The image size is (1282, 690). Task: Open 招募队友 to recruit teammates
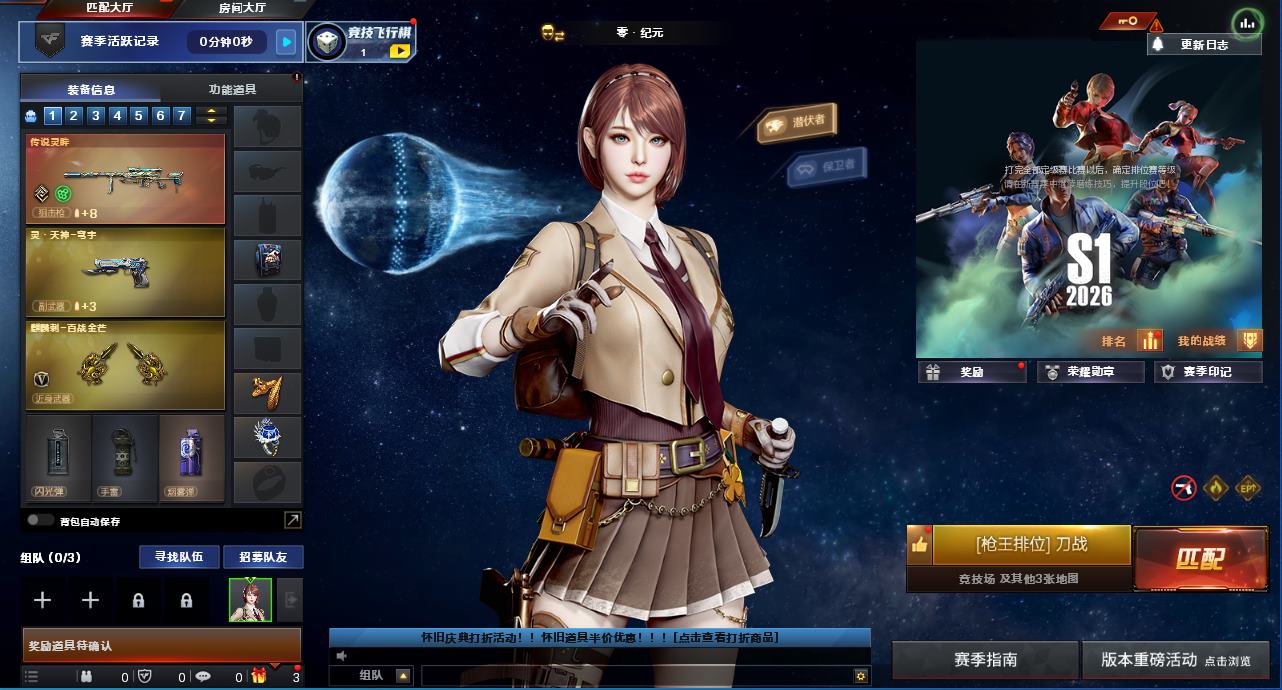click(x=262, y=557)
